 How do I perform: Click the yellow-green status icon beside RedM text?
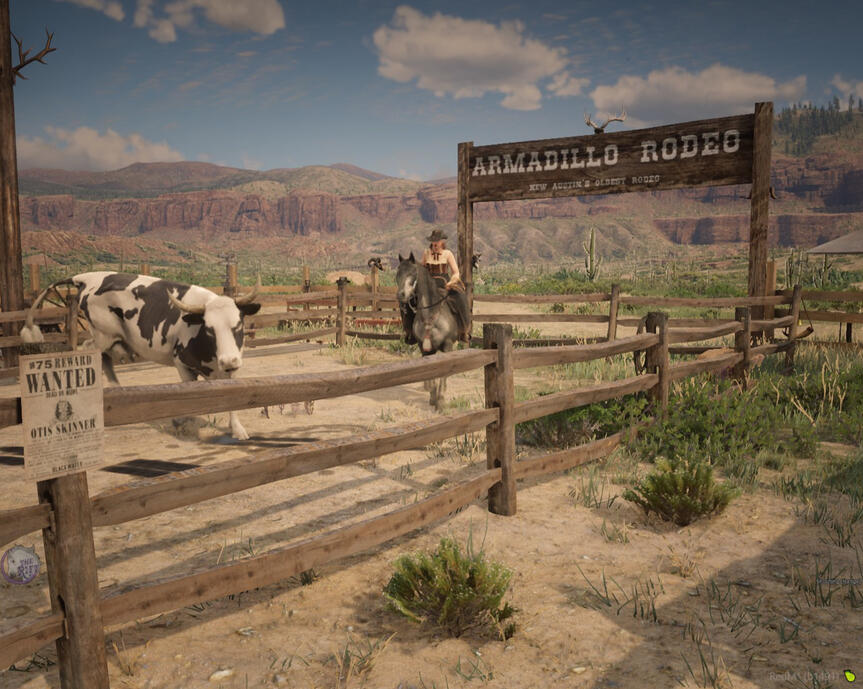click(849, 676)
